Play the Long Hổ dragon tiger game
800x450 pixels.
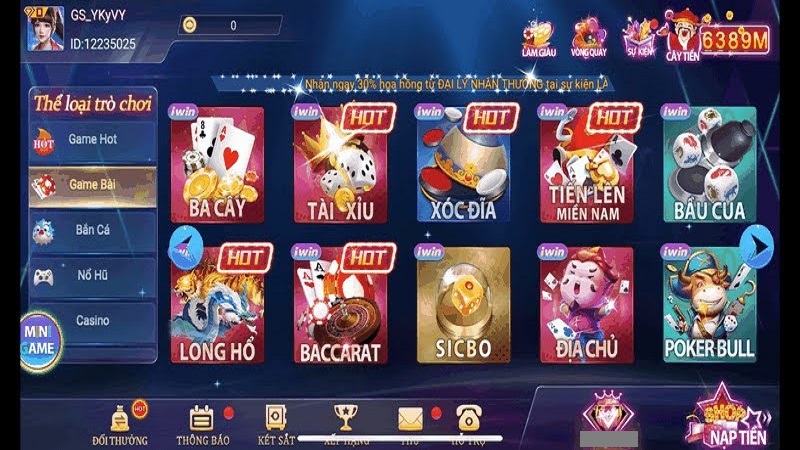click(217, 305)
